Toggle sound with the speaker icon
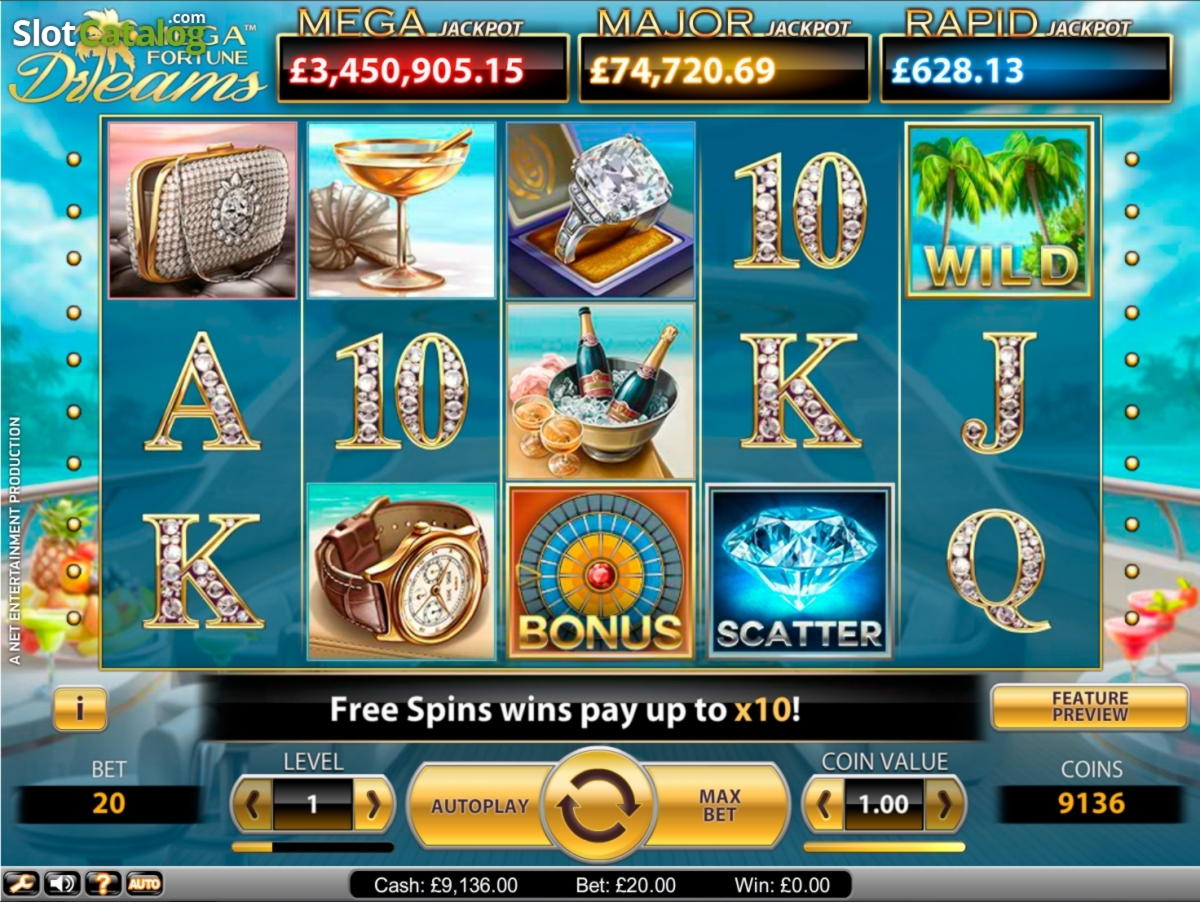 62,884
